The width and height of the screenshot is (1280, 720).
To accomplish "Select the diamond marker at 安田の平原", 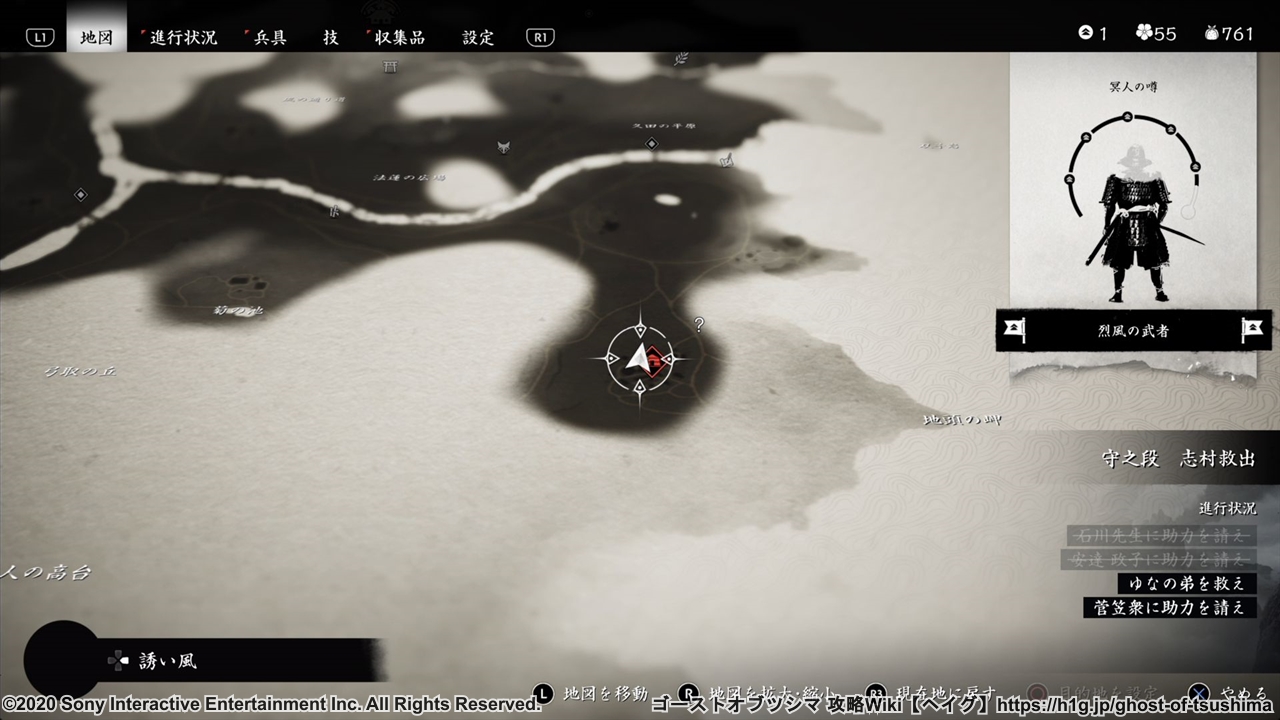I will click(652, 144).
